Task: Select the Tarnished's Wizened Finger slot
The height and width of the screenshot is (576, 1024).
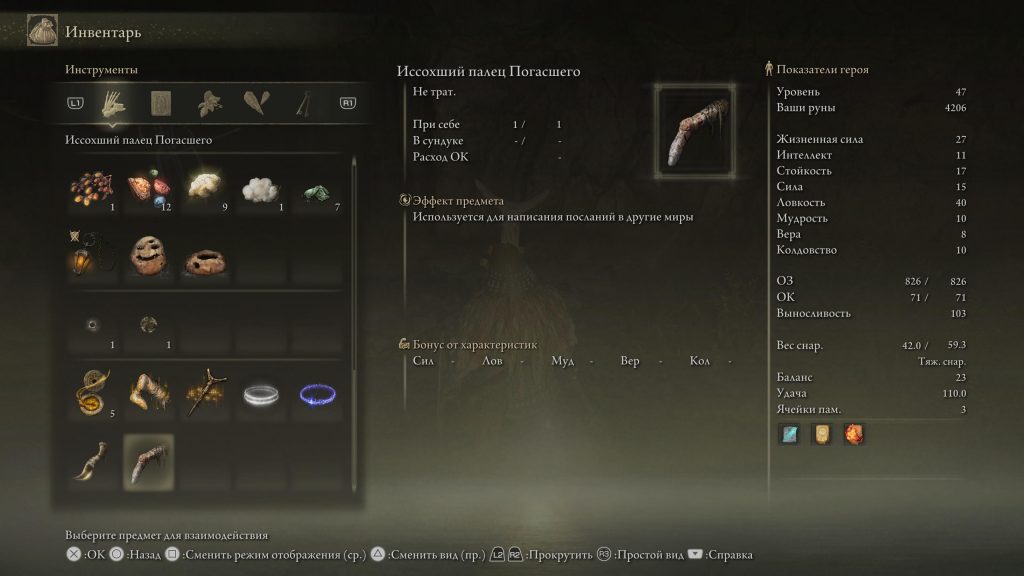Action: [148, 461]
